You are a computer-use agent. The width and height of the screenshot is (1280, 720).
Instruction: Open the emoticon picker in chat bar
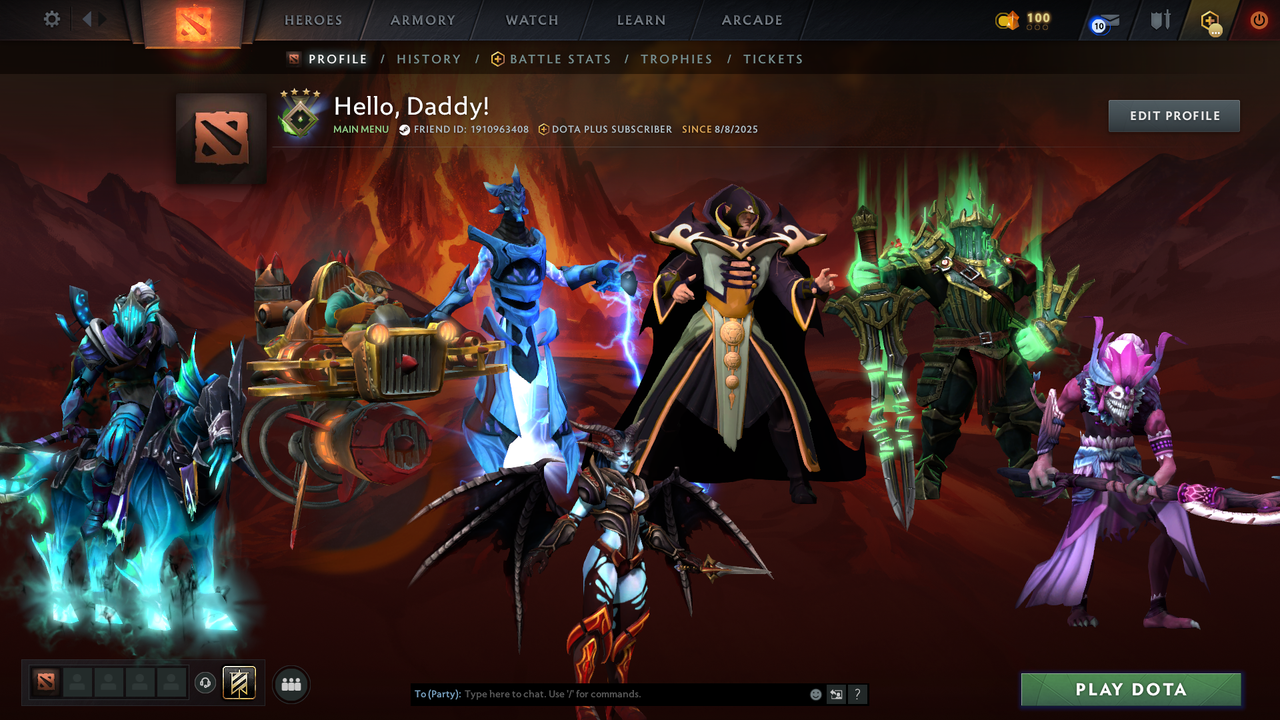tap(814, 694)
